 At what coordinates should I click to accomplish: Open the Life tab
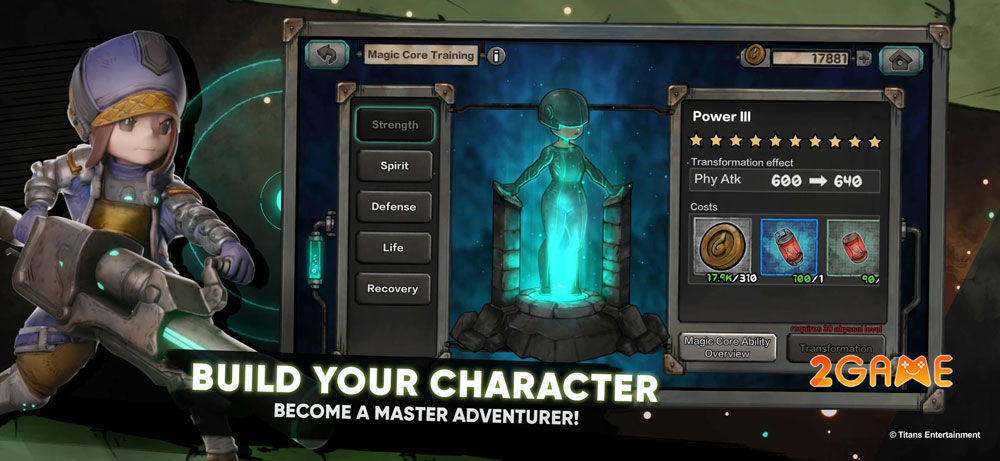[x=394, y=248]
